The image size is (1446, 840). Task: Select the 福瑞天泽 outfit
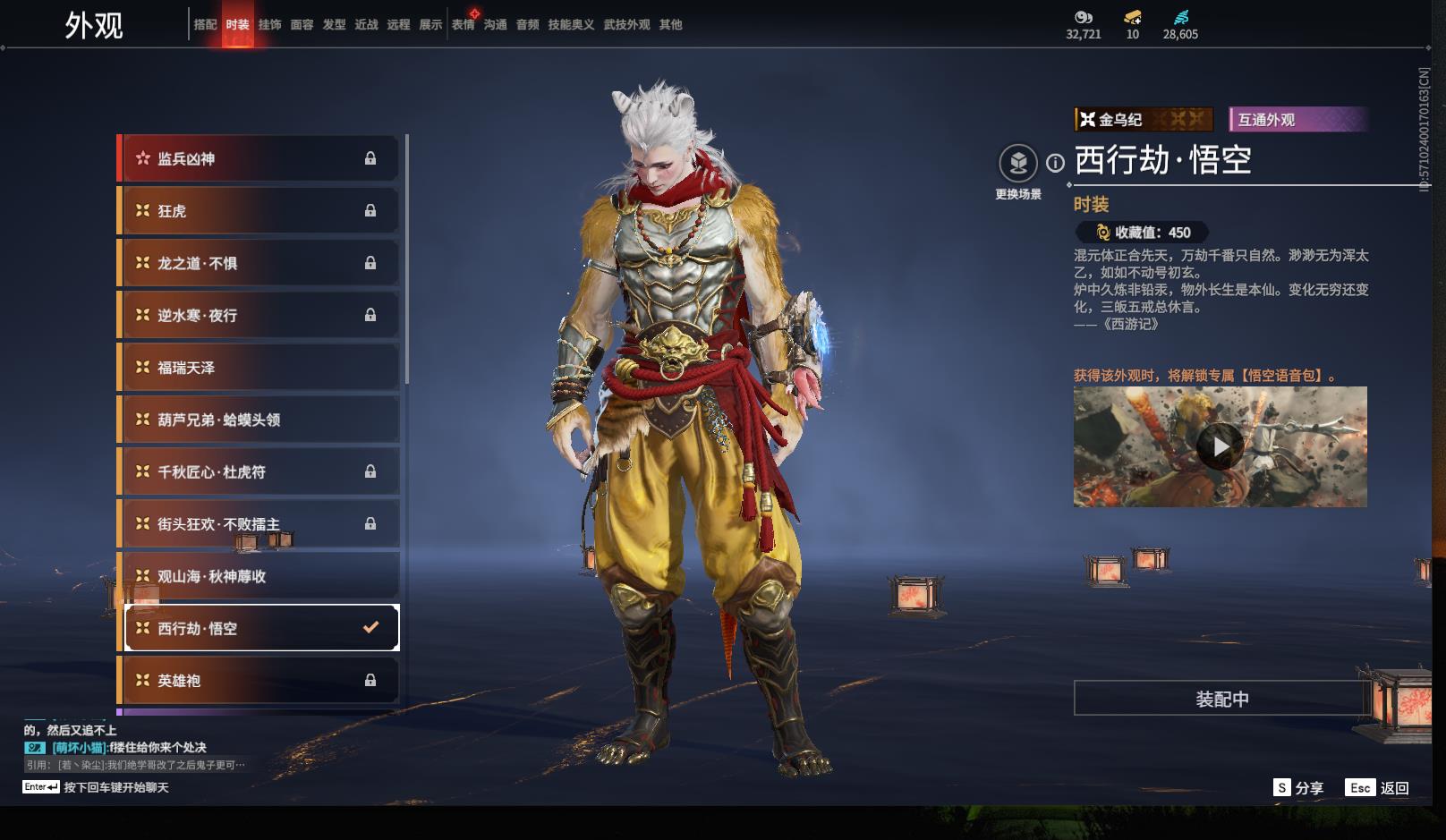coord(258,368)
